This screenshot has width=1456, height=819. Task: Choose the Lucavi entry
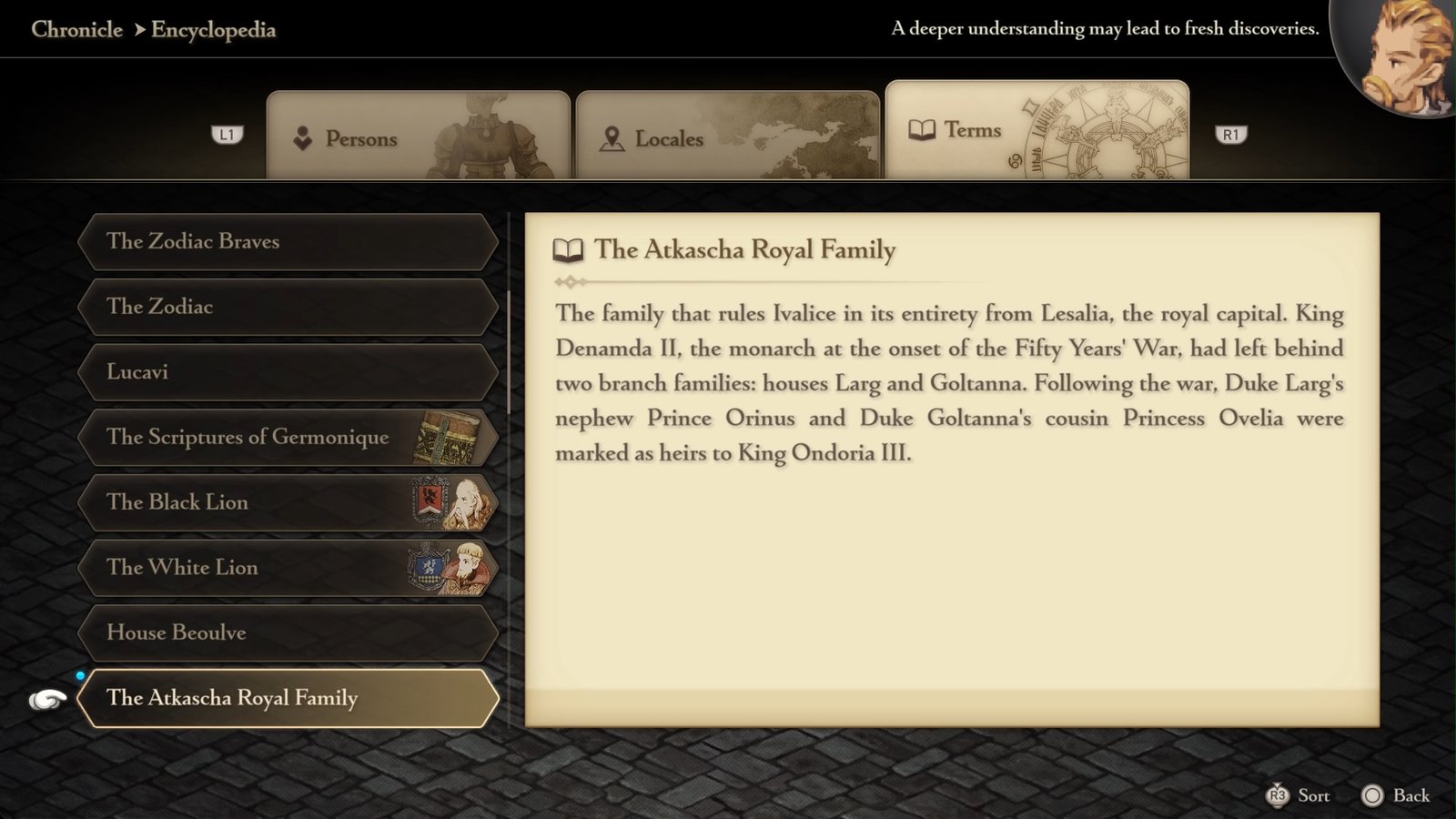(x=288, y=372)
